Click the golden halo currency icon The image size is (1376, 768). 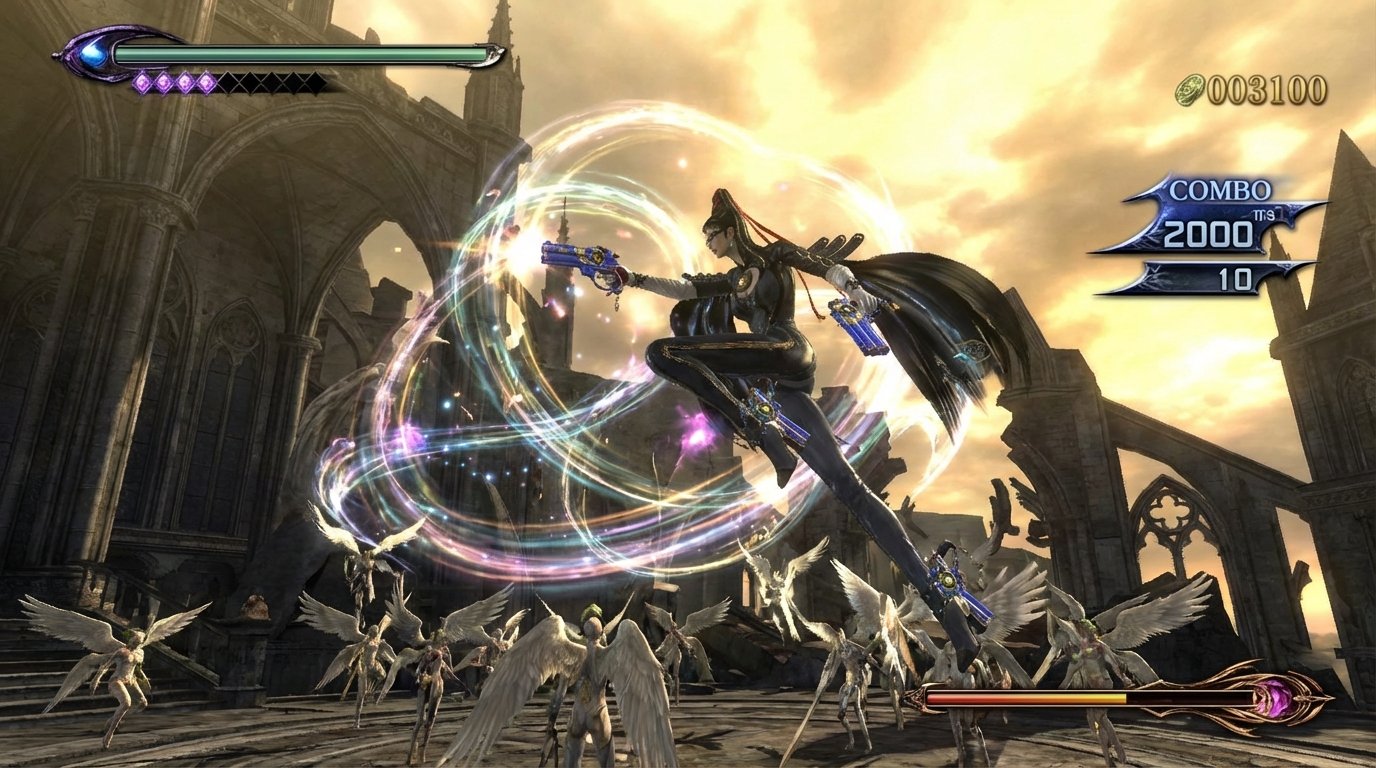(x=1190, y=89)
